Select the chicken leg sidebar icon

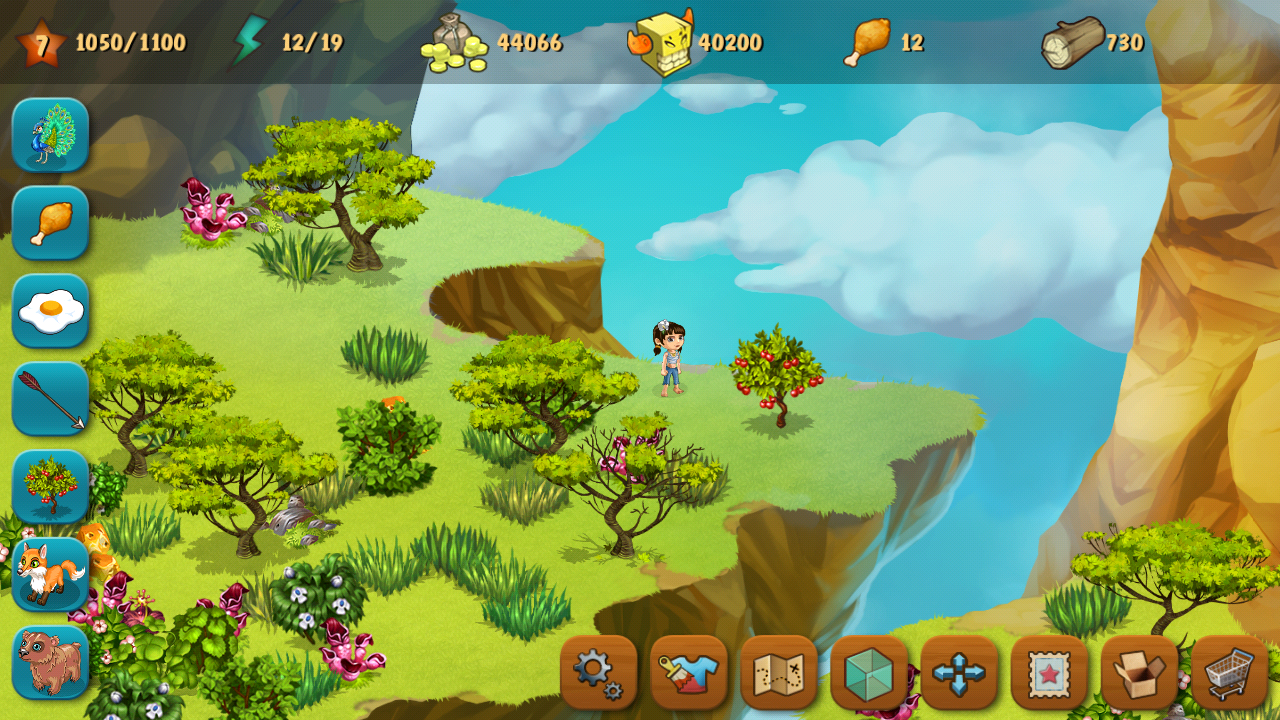tap(48, 222)
